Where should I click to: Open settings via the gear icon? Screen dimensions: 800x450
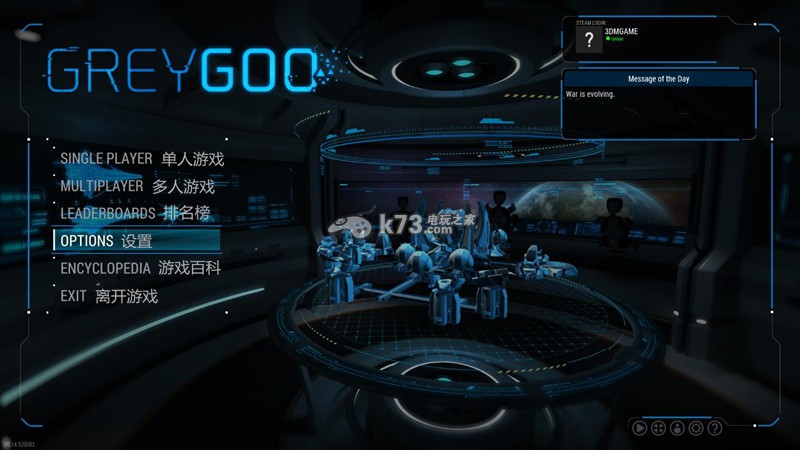(696, 428)
